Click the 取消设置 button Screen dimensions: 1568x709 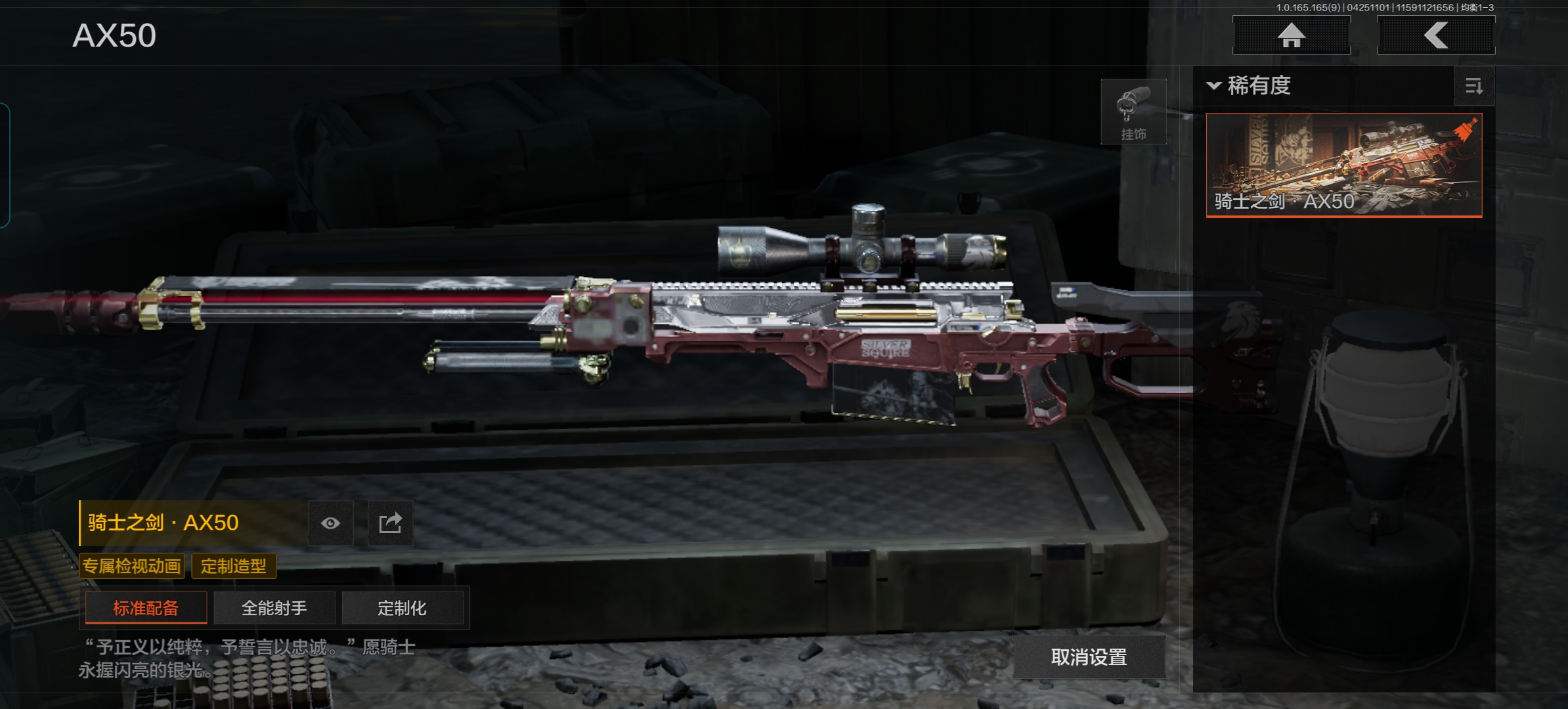(1089, 656)
